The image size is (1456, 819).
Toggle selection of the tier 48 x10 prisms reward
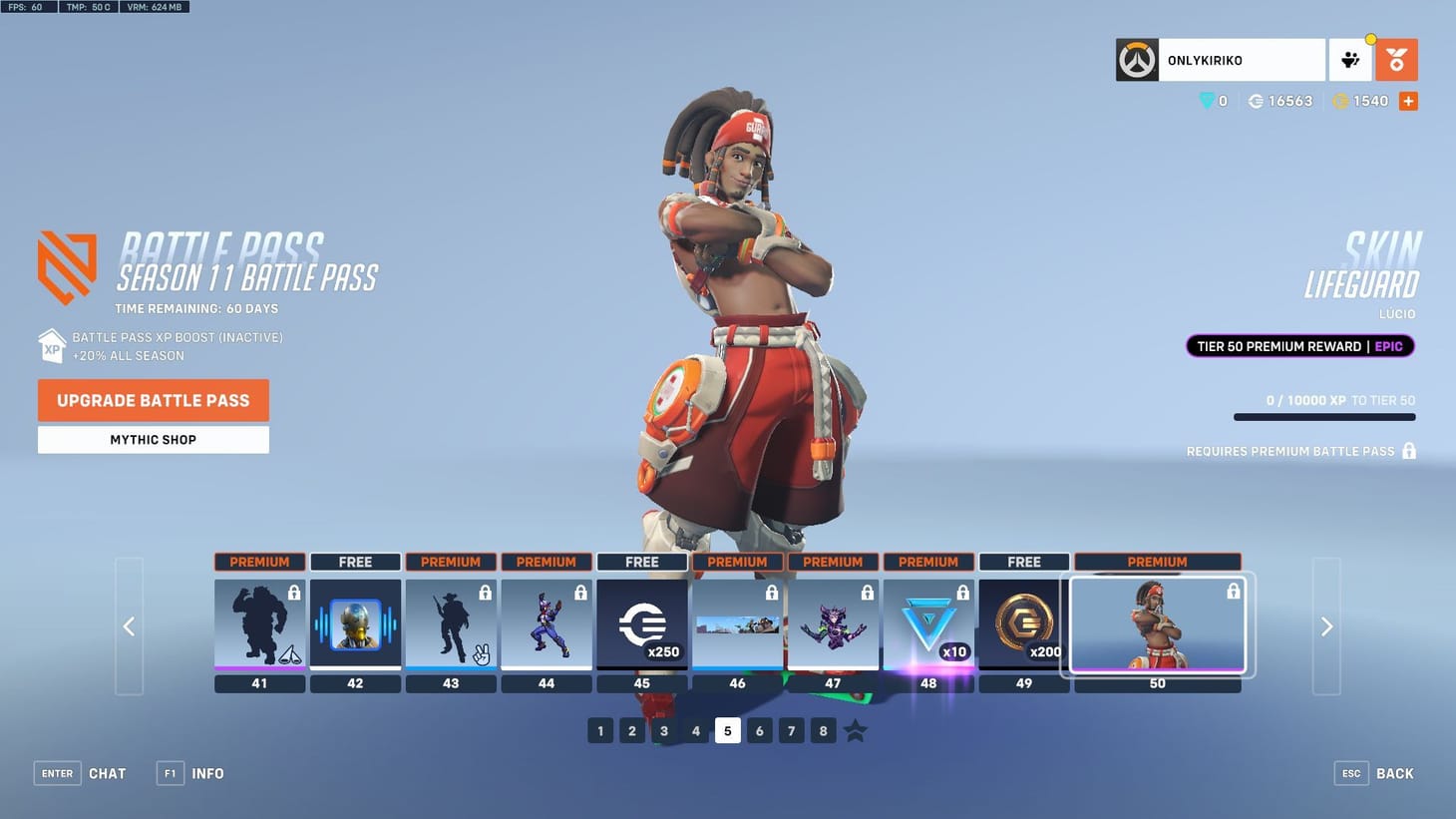pos(928,625)
